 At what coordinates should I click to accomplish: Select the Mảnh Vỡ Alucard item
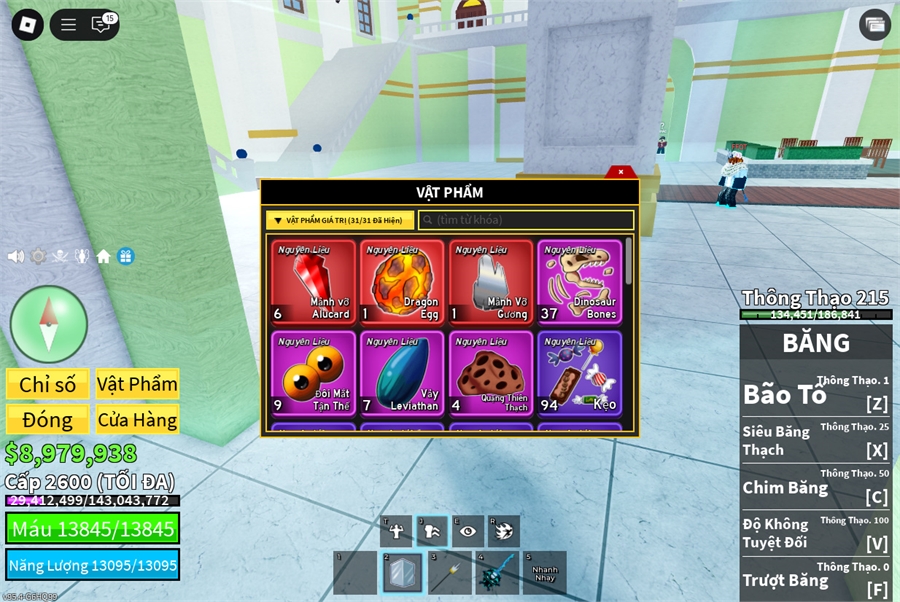pos(313,283)
